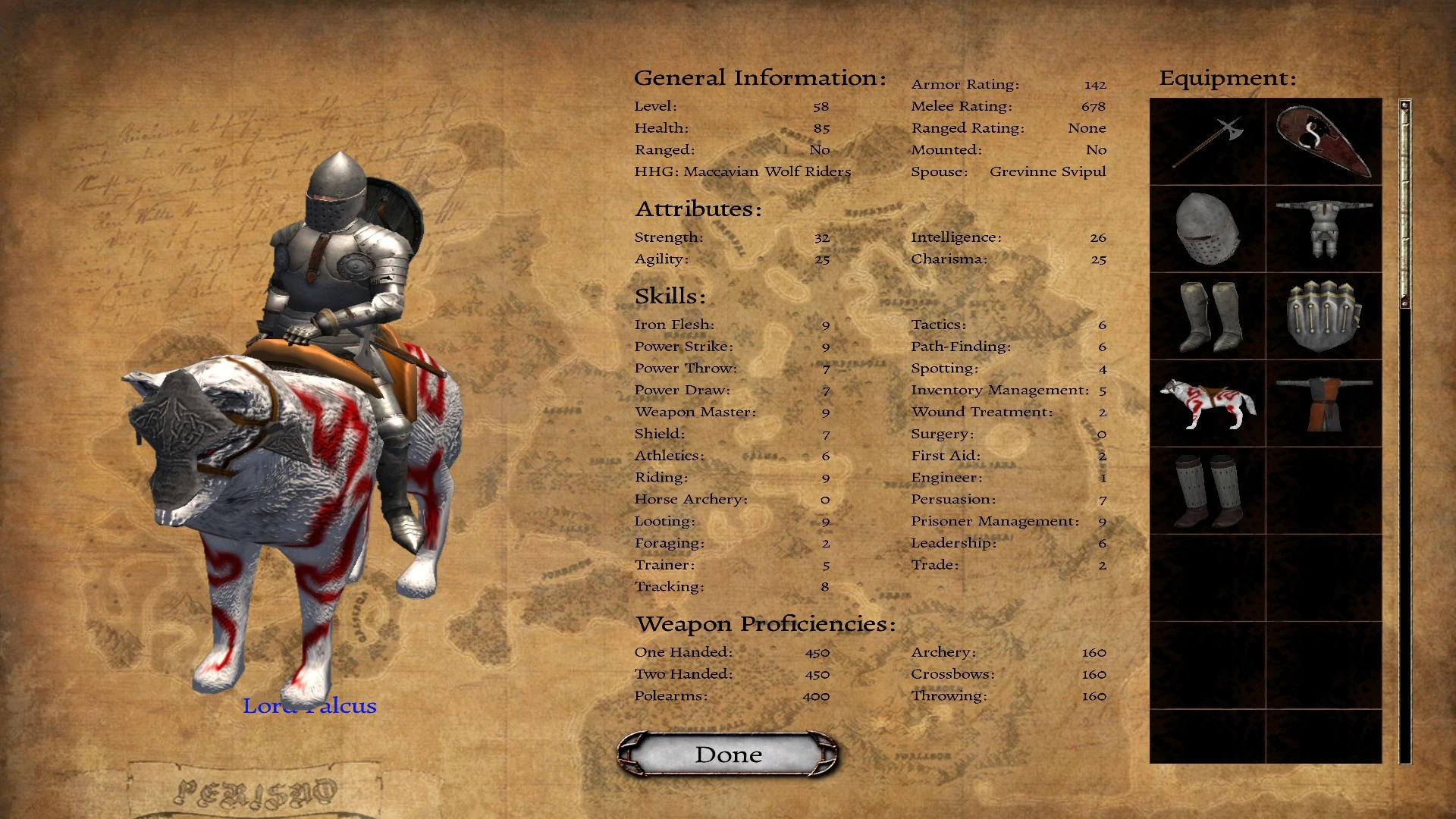Image resolution: width=1456 pixels, height=819 pixels.
Task: Select the Lord Falcus name label
Action: click(x=309, y=706)
